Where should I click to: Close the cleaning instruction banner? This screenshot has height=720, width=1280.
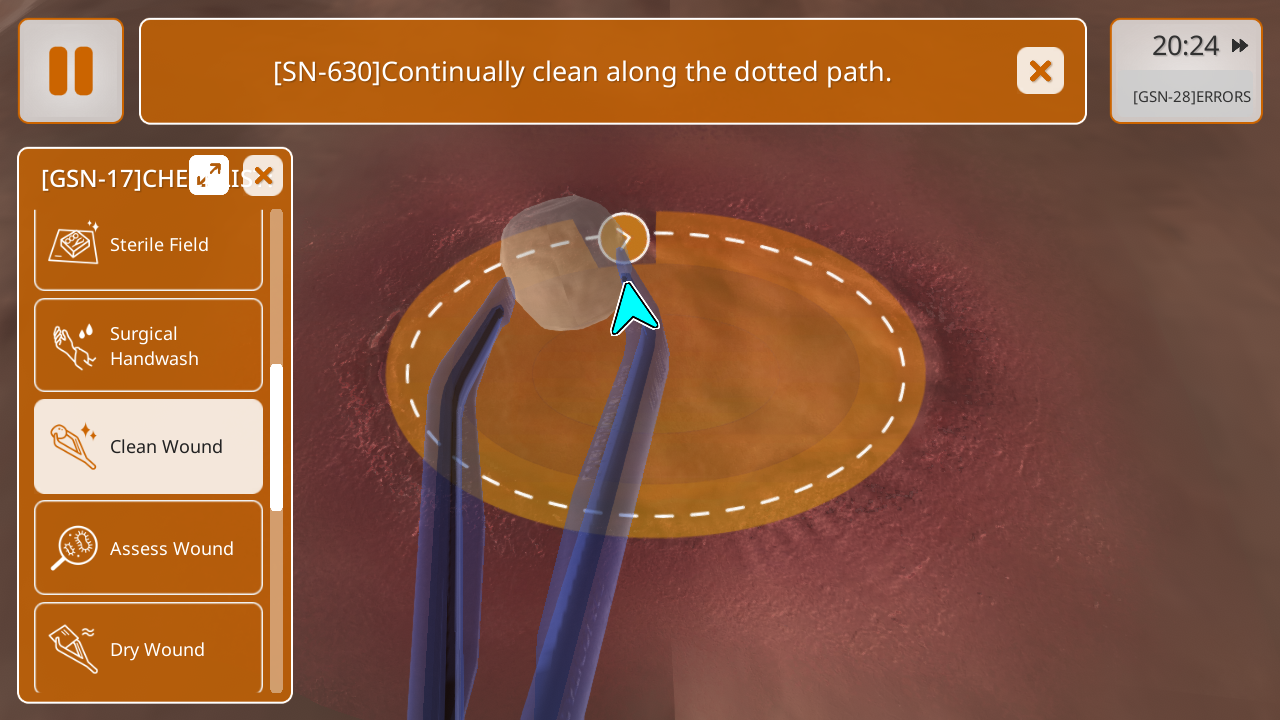pyautogui.click(x=1040, y=71)
